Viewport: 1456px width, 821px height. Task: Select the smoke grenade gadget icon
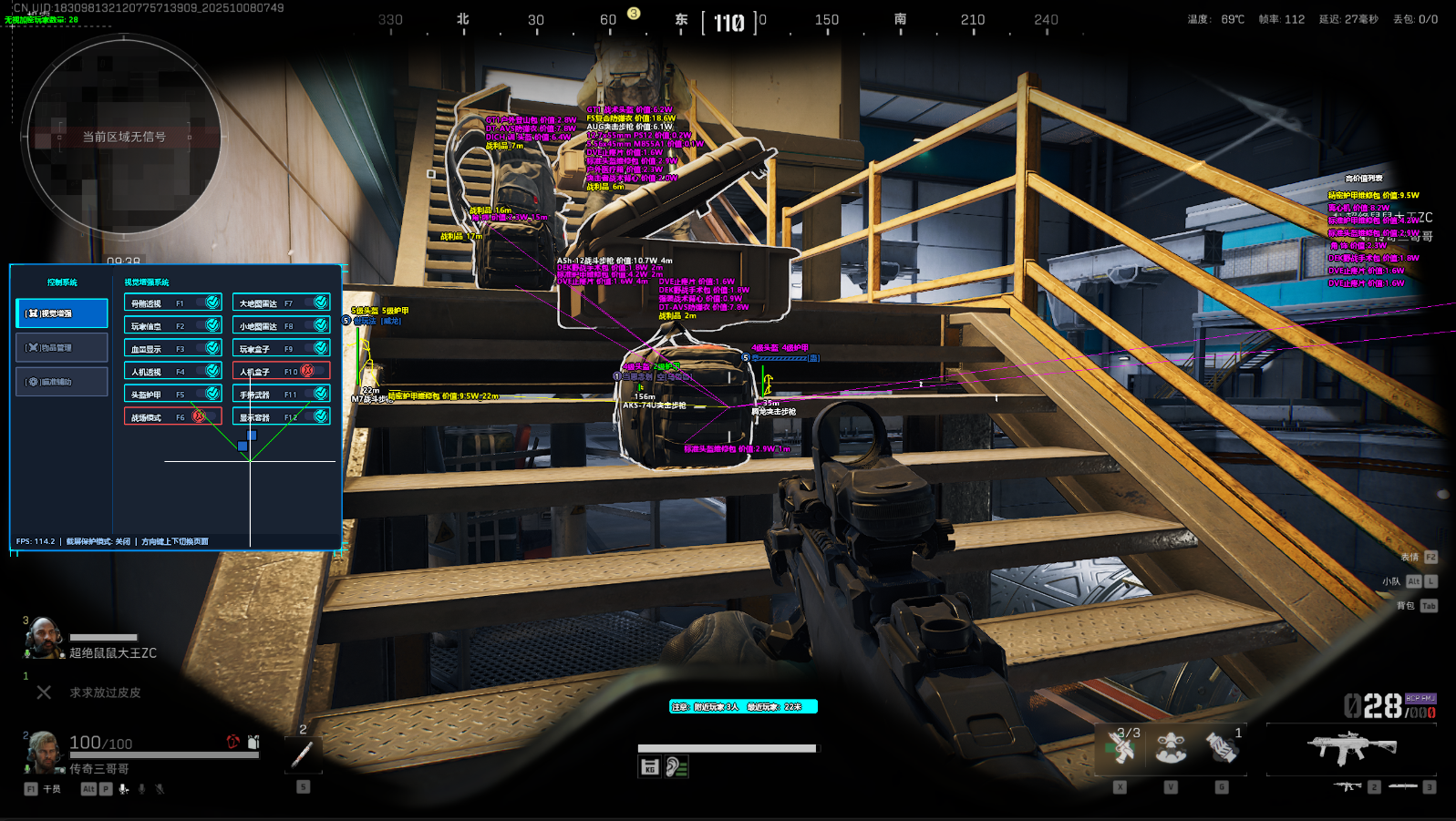[x=1222, y=749]
